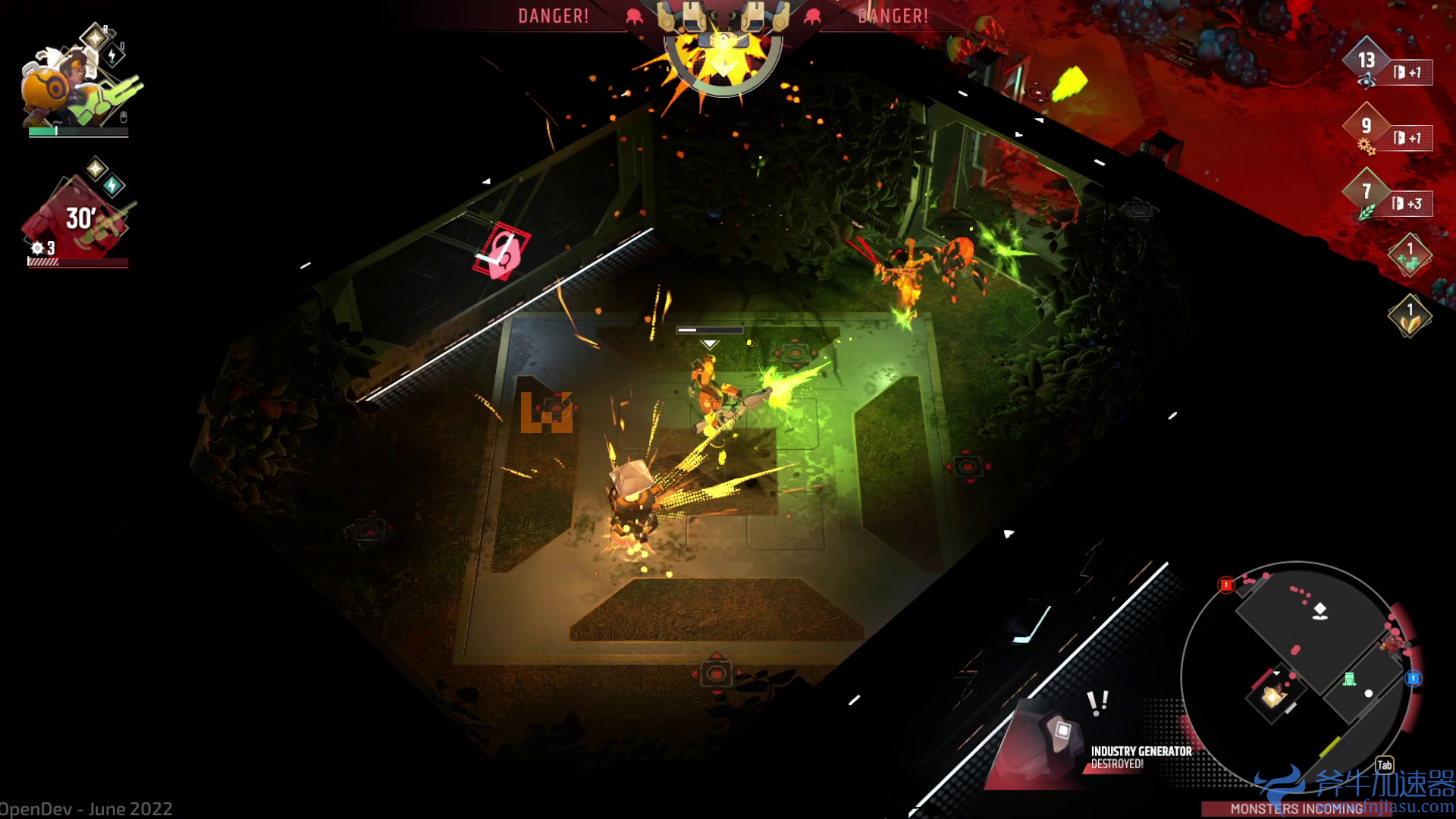
Task: Select the dust shard item diamond
Action: point(1410,315)
